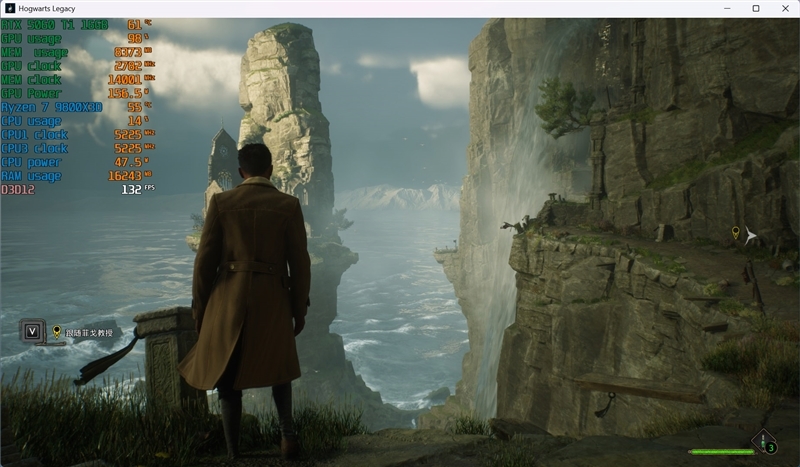Minimize the Hogwarts Legacy window

coord(730,9)
